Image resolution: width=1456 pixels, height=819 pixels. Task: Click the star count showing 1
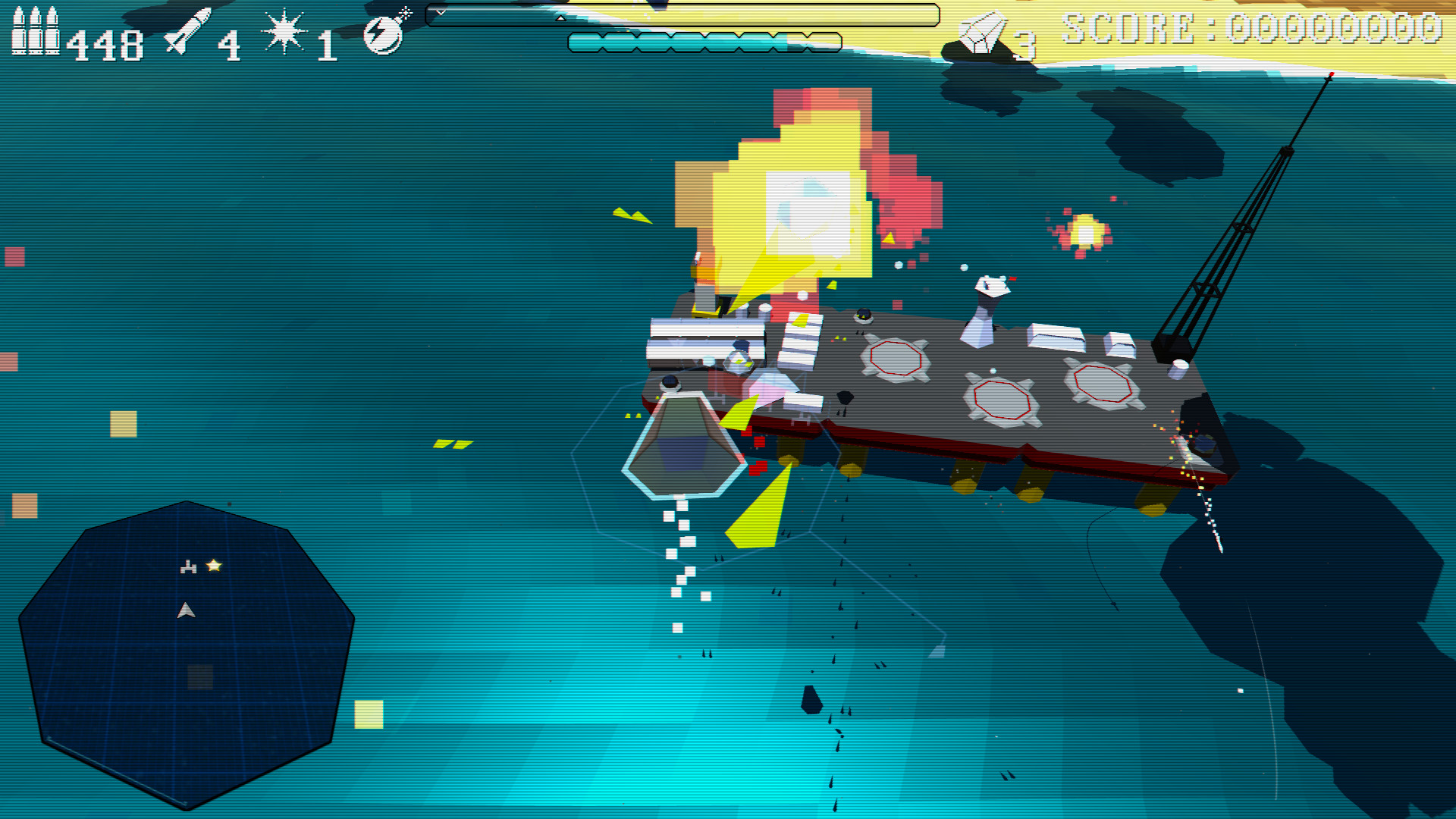point(326,43)
